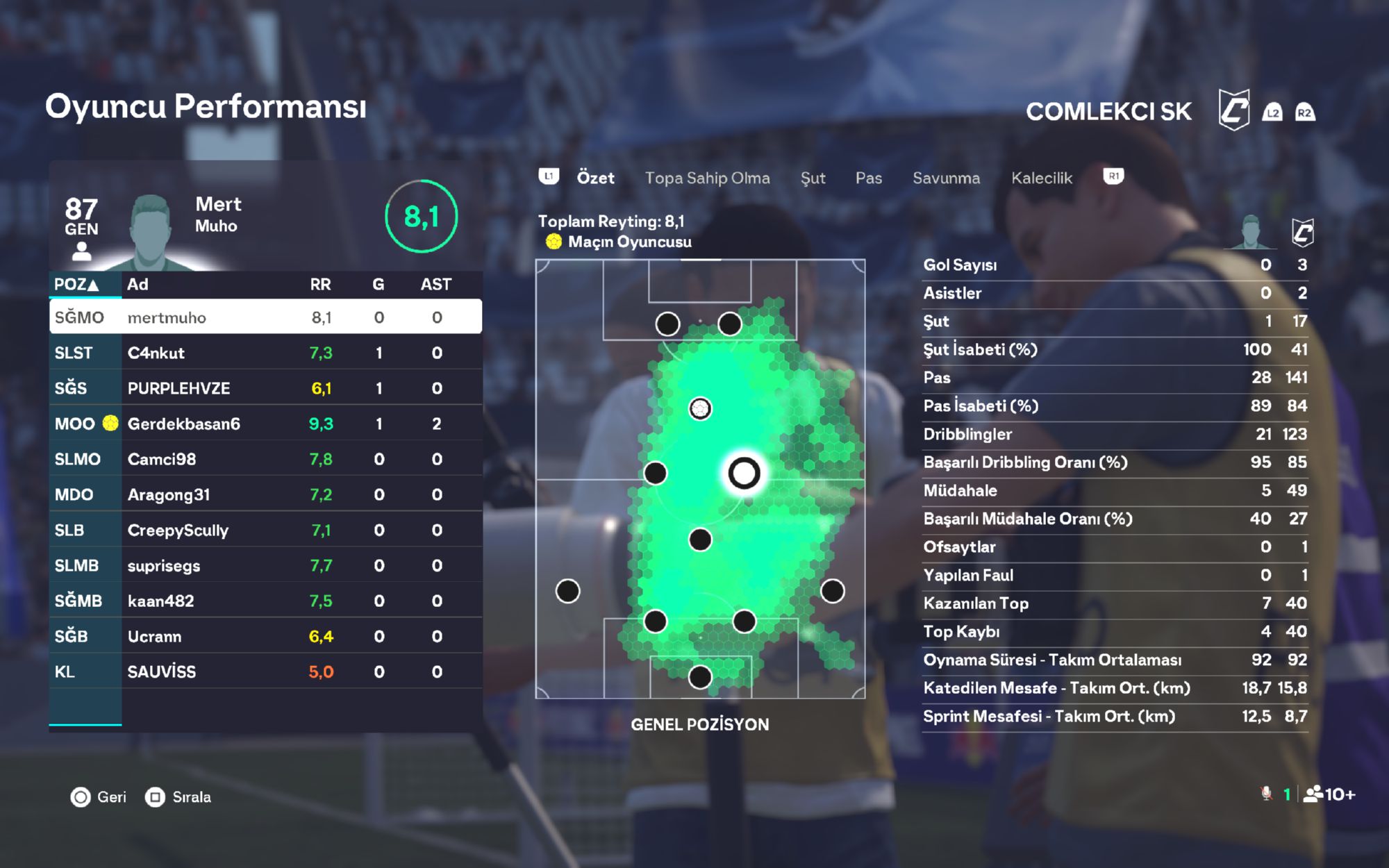Viewport: 1389px width, 868px height.
Task: Switch to the Özet tab
Action: click(x=595, y=178)
